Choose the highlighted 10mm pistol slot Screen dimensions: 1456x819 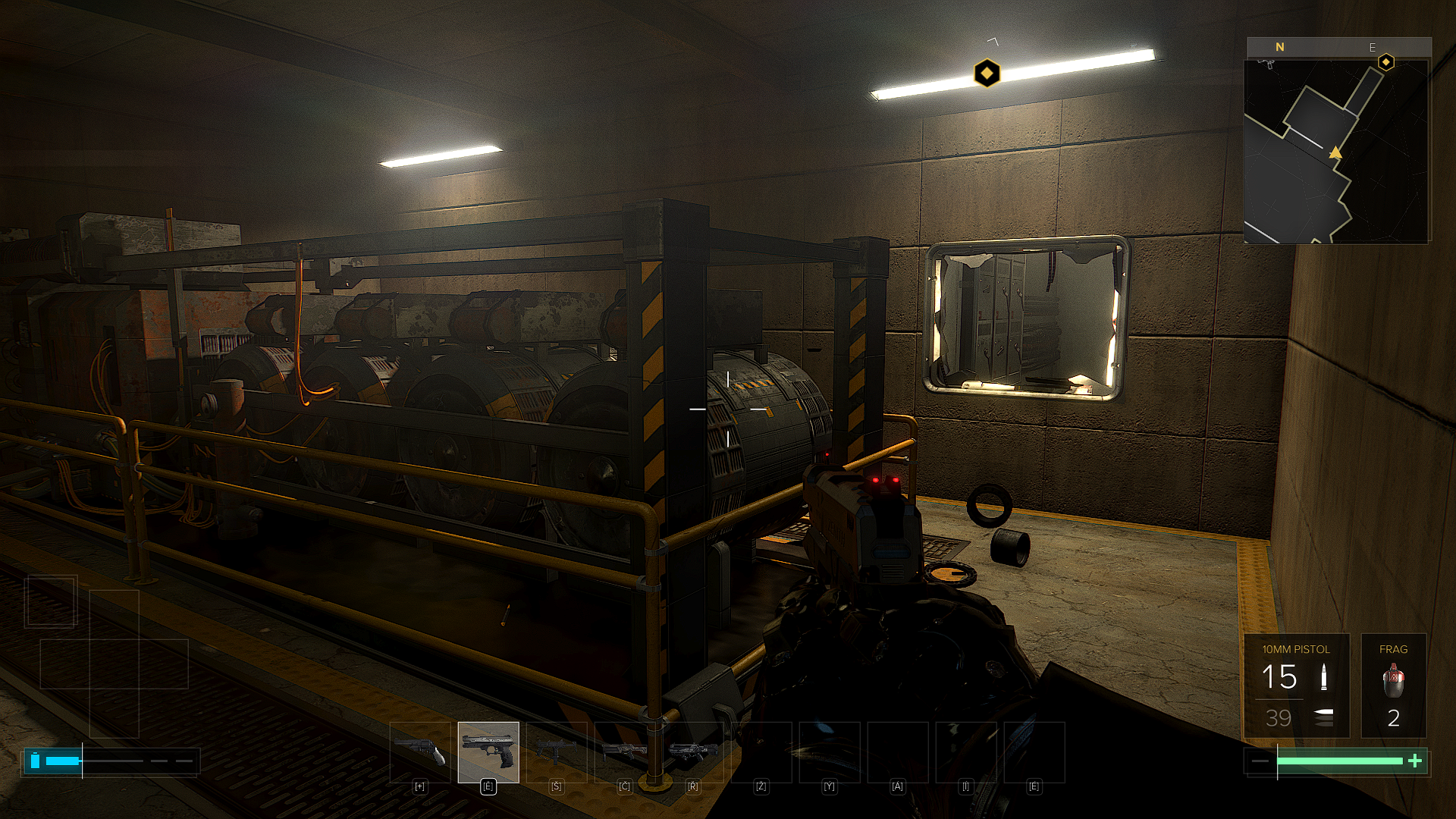[488, 752]
